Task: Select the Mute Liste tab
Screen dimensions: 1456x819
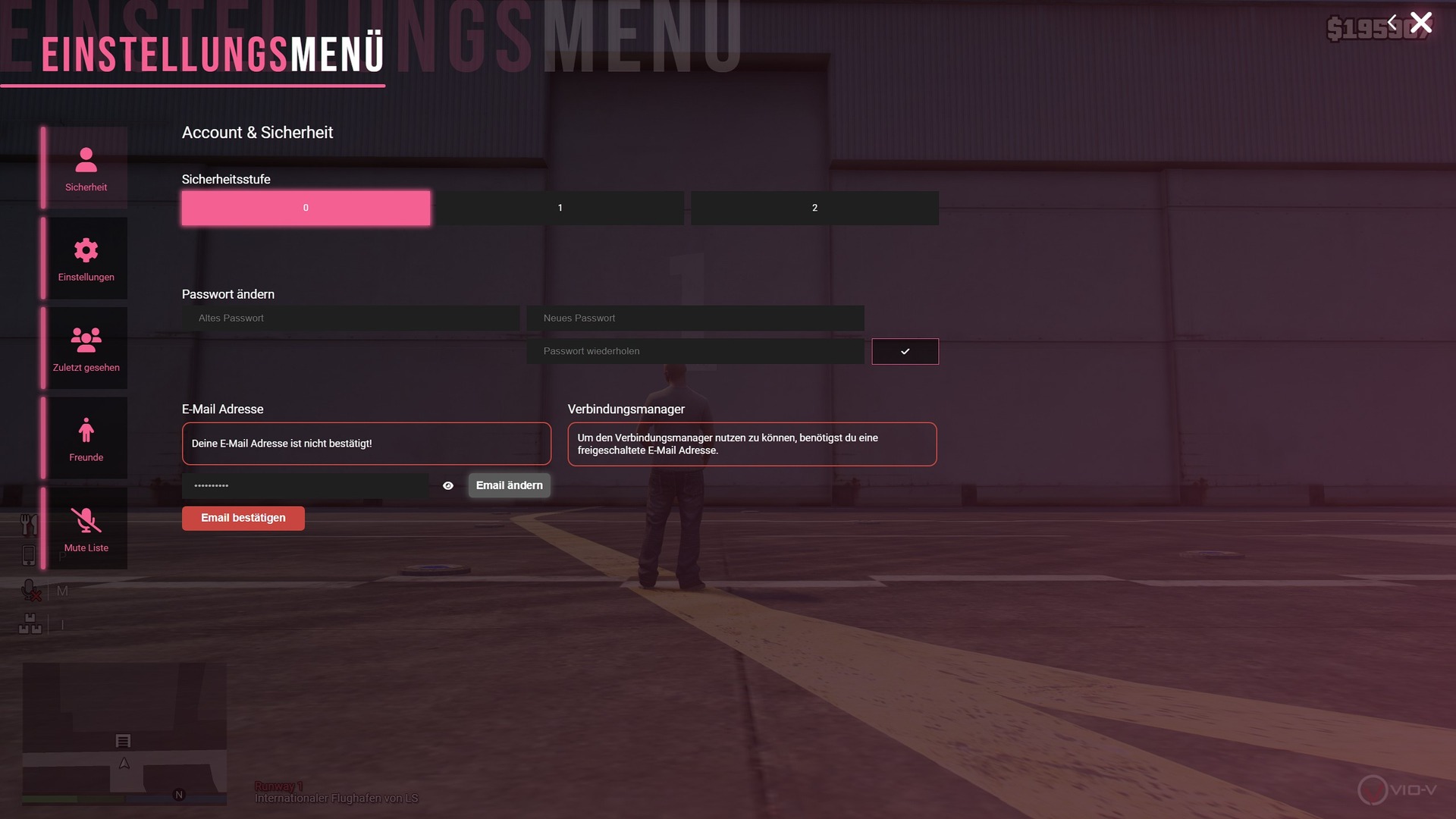Action: pos(86,529)
